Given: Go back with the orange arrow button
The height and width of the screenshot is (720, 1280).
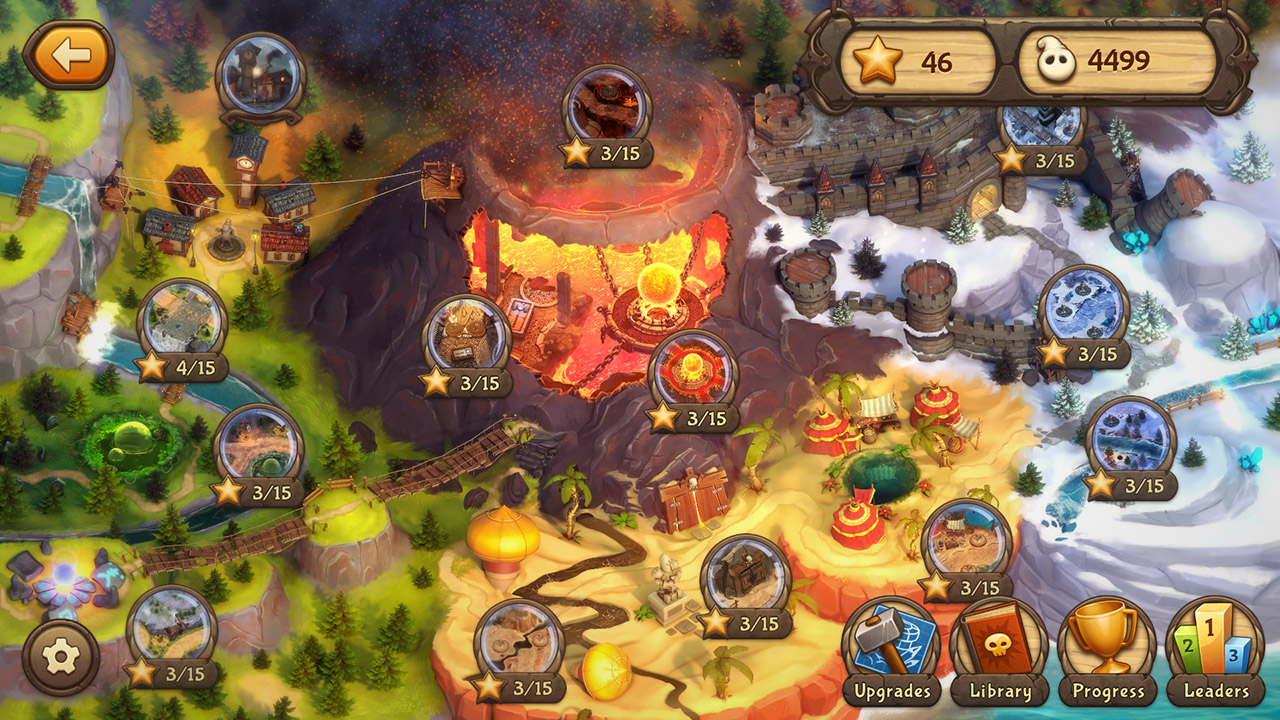Looking at the screenshot, I should pyautogui.click(x=70, y=55).
